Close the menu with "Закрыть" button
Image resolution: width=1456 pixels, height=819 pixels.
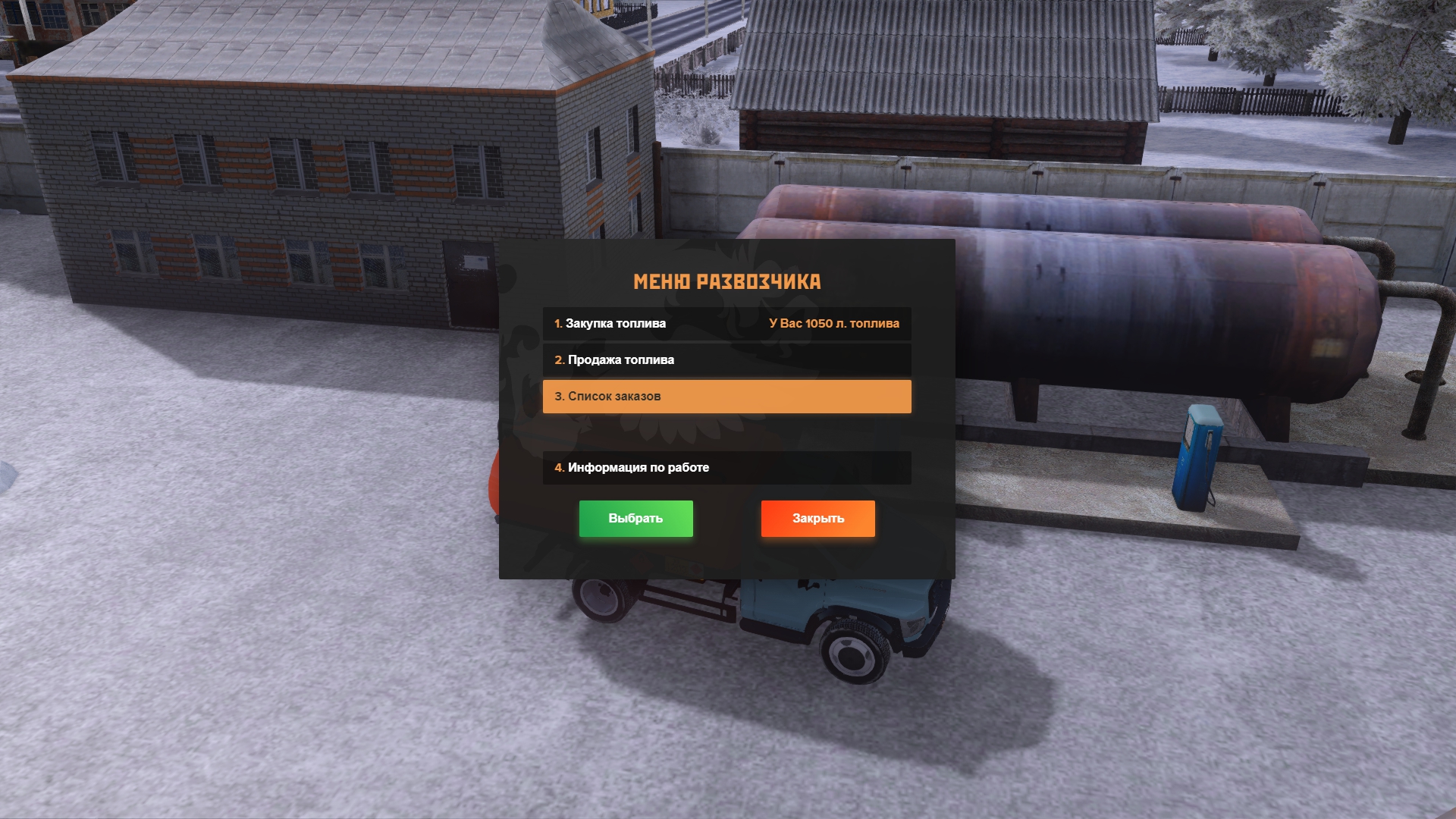(x=817, y=519)
